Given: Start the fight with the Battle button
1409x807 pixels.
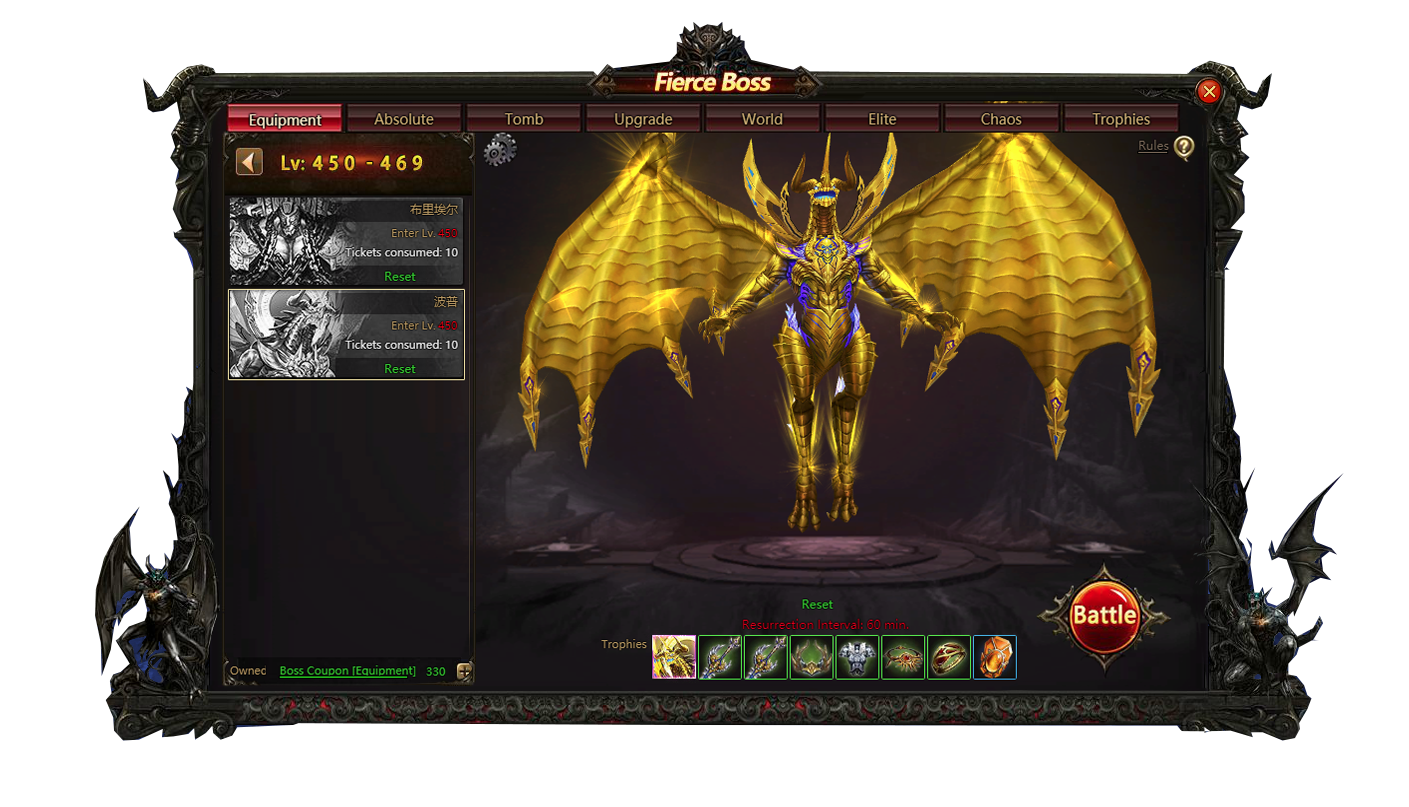Looking at the screenshot, I should click(1104, 615).
